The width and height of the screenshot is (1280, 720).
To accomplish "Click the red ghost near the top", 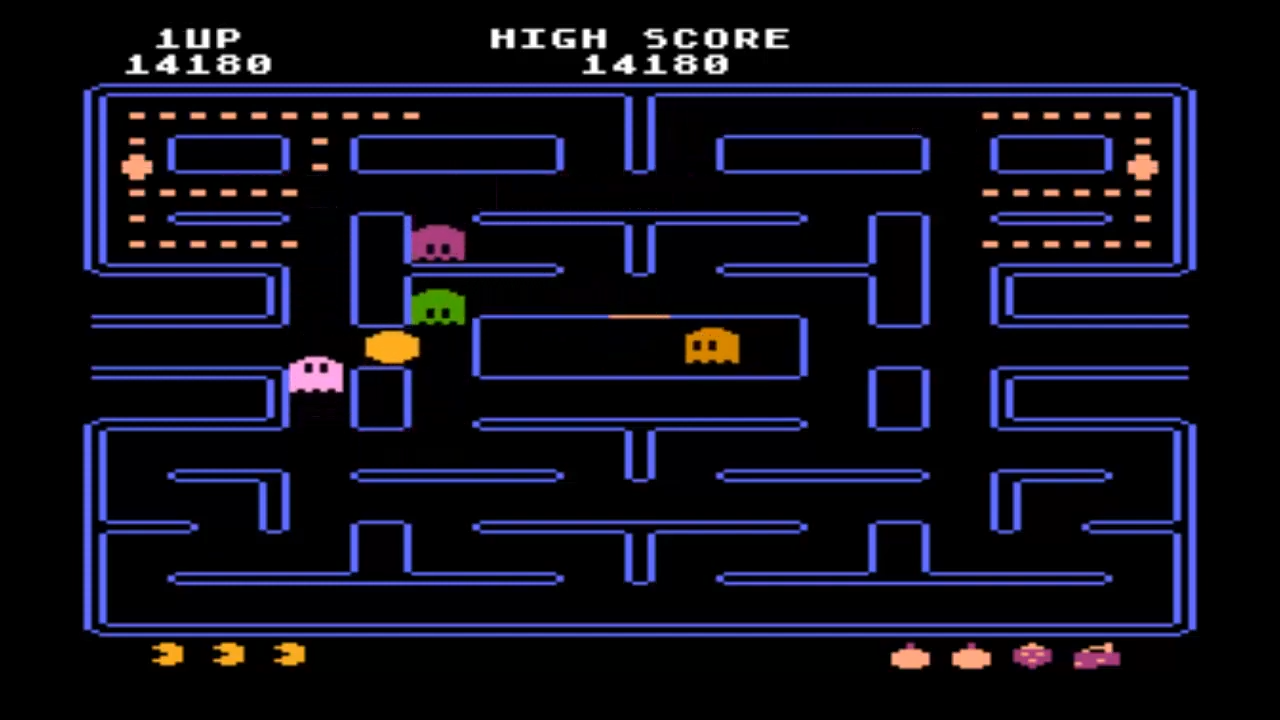I will point(437,243).
